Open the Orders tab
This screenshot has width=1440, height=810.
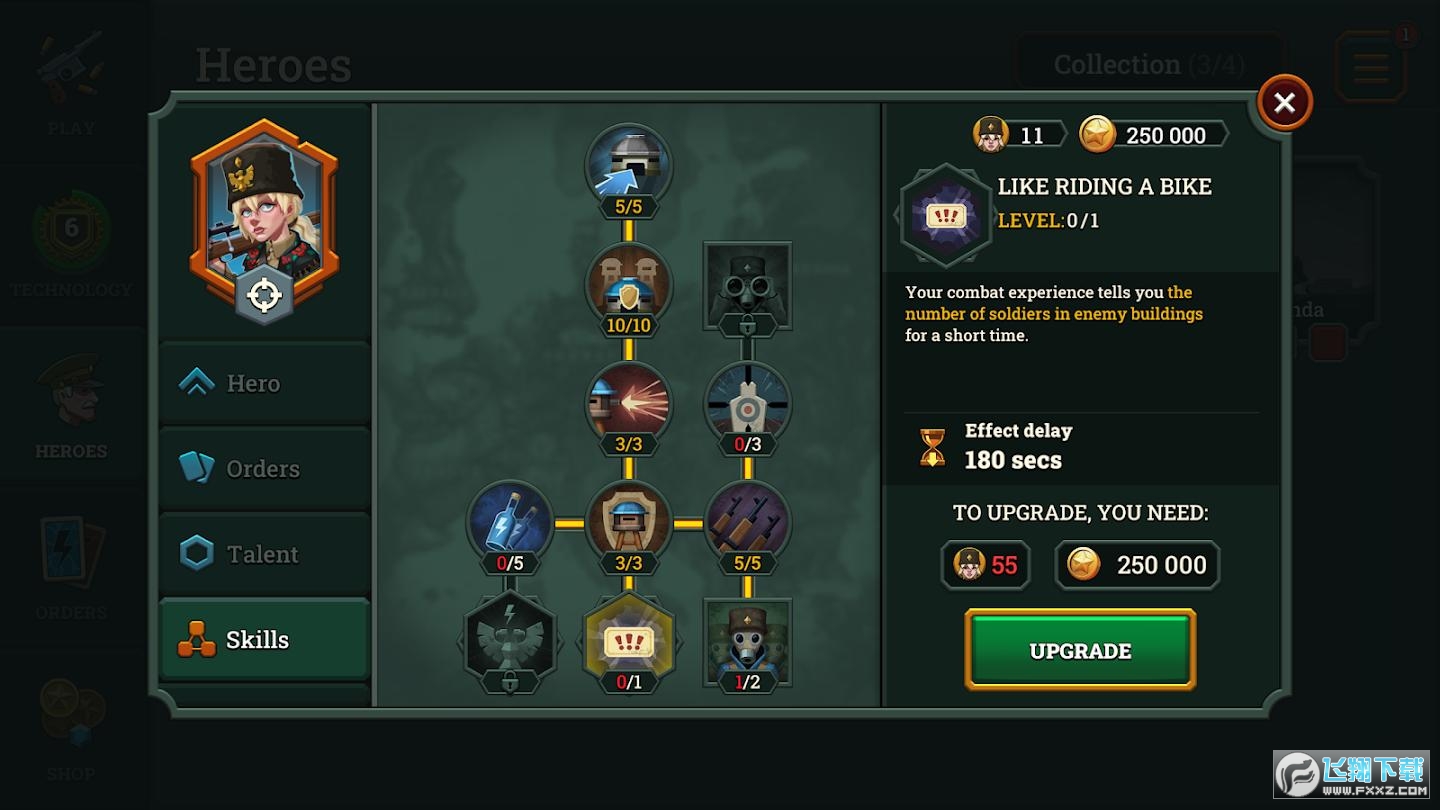(x=264, y=468)
